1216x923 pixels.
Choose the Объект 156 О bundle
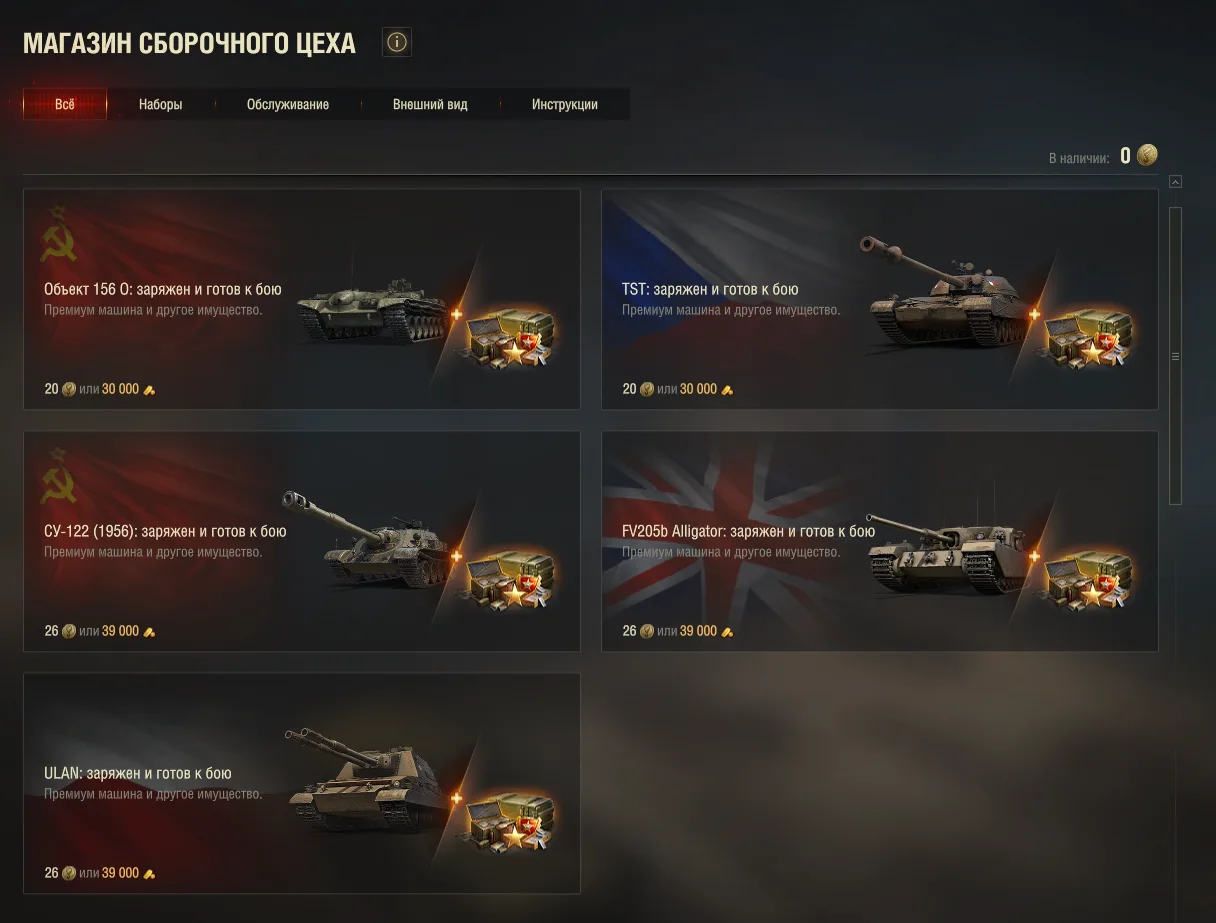(301, 299)
